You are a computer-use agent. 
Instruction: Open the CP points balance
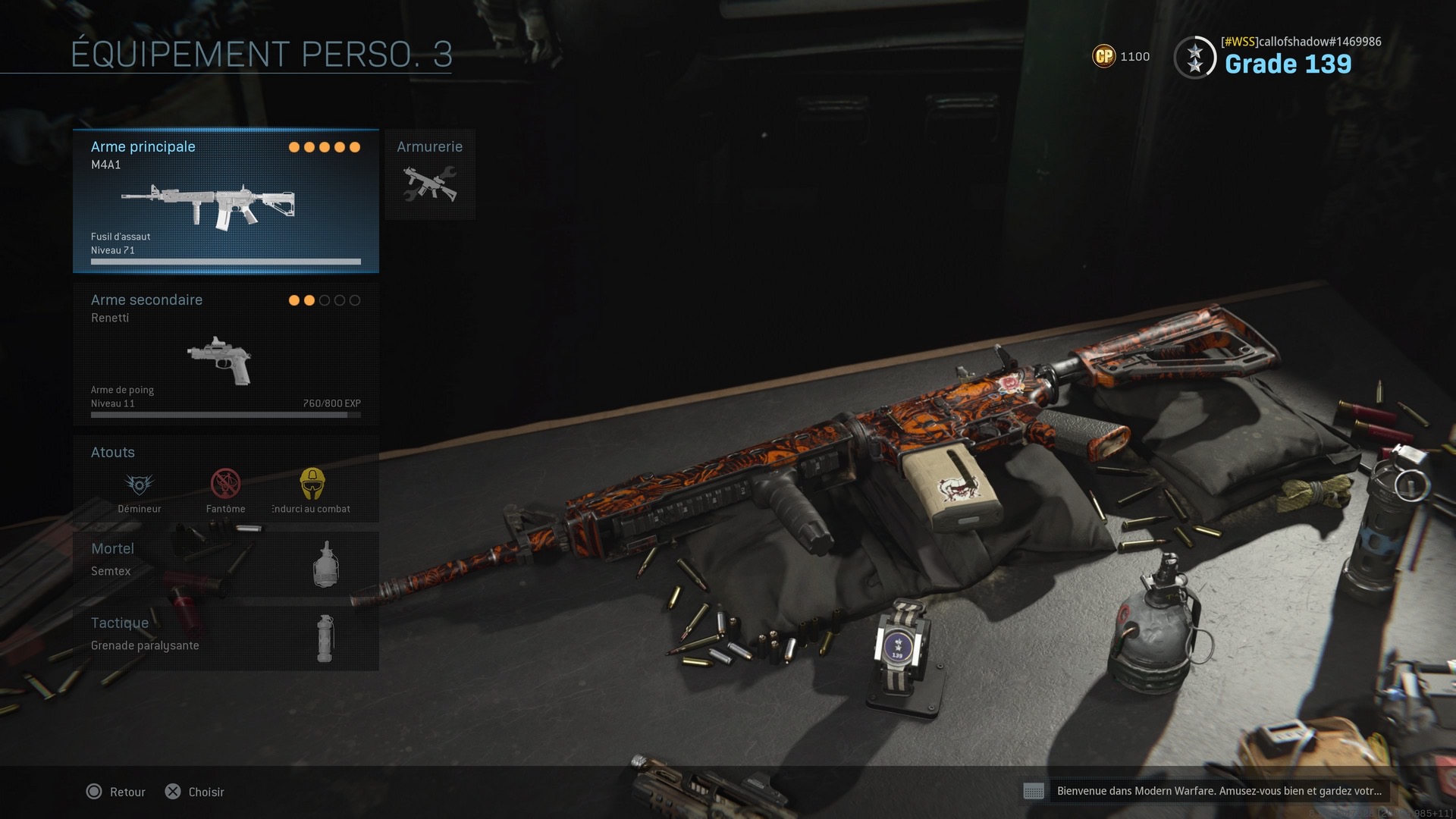[1121, 56]
